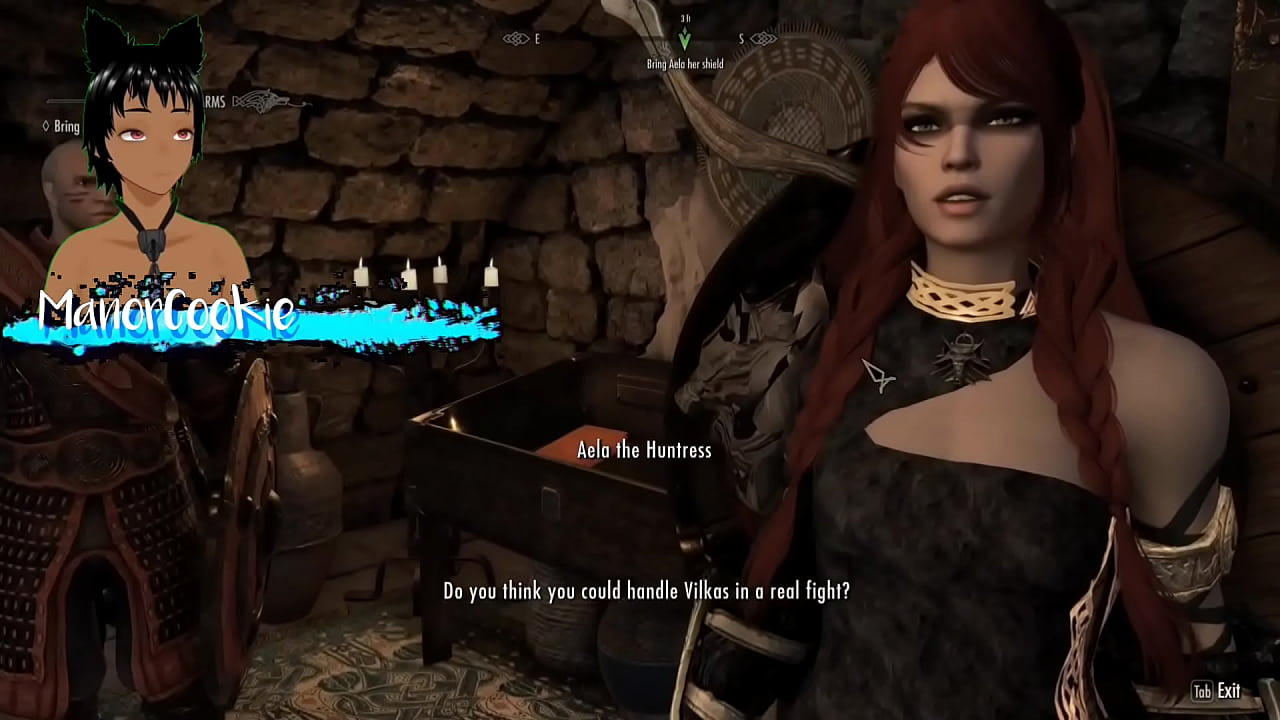Click the green quest objective marker
Screen dimensions: 1280x720
coord(684,38)
